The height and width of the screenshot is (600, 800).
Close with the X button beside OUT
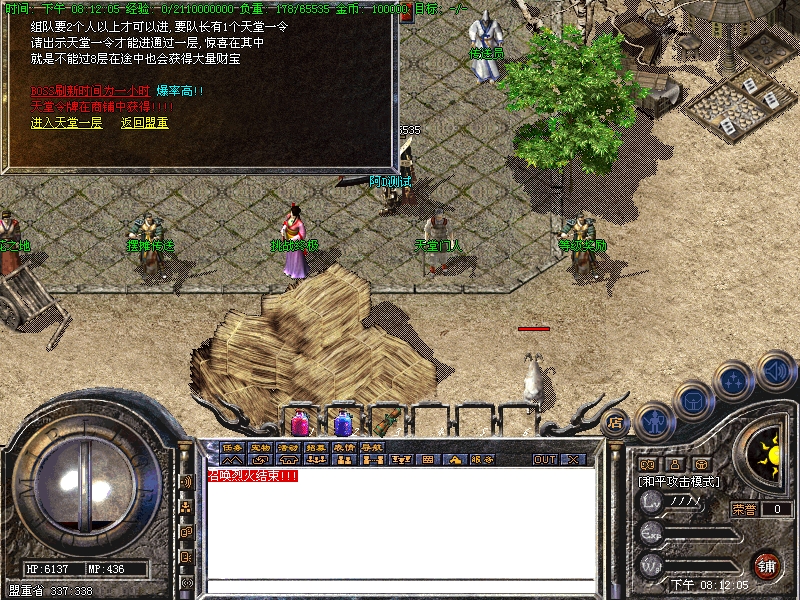tap(573, 460)
